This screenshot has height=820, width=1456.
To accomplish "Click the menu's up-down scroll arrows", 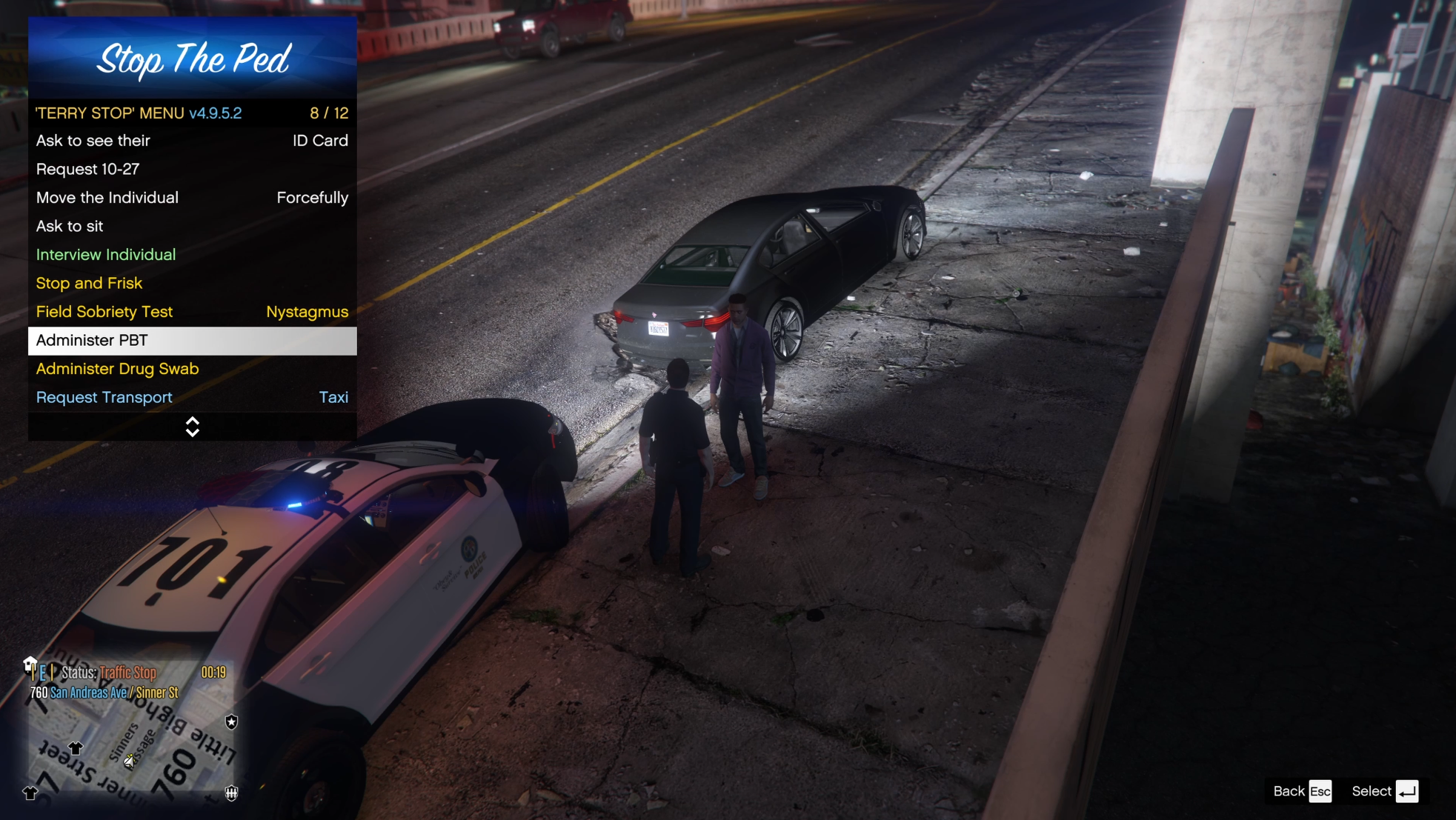I will (192, 427).
